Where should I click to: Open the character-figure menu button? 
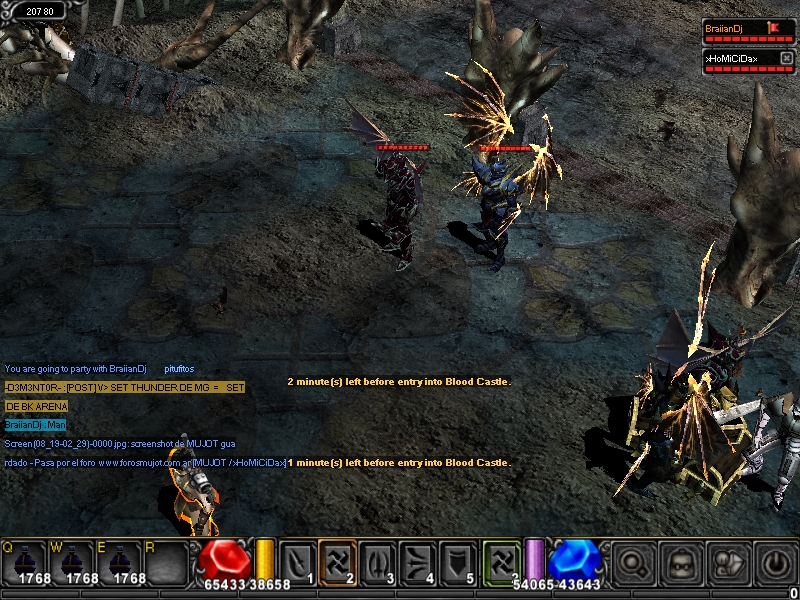[729, 563]
